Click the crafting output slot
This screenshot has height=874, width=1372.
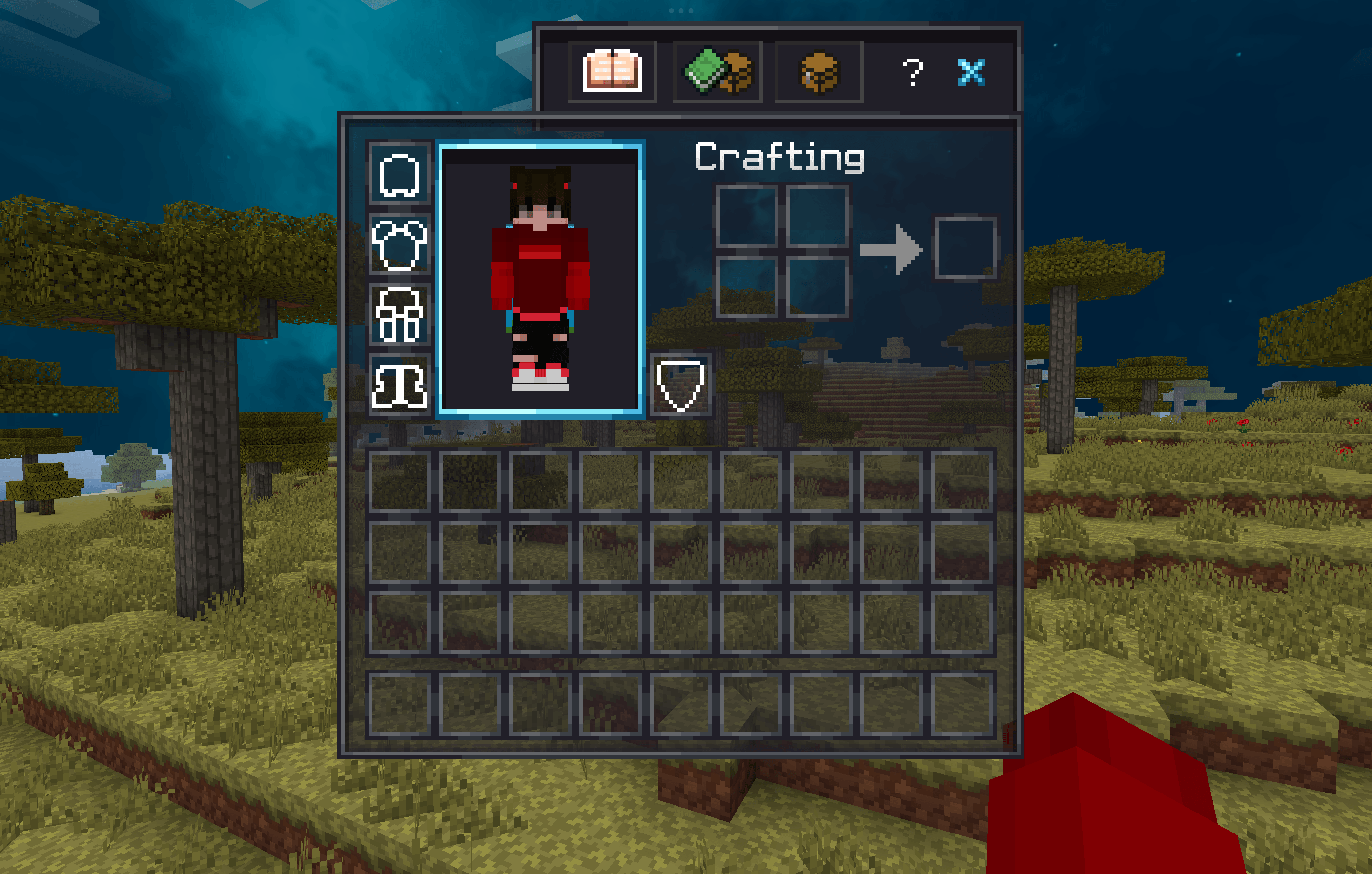tap(967, 248)
